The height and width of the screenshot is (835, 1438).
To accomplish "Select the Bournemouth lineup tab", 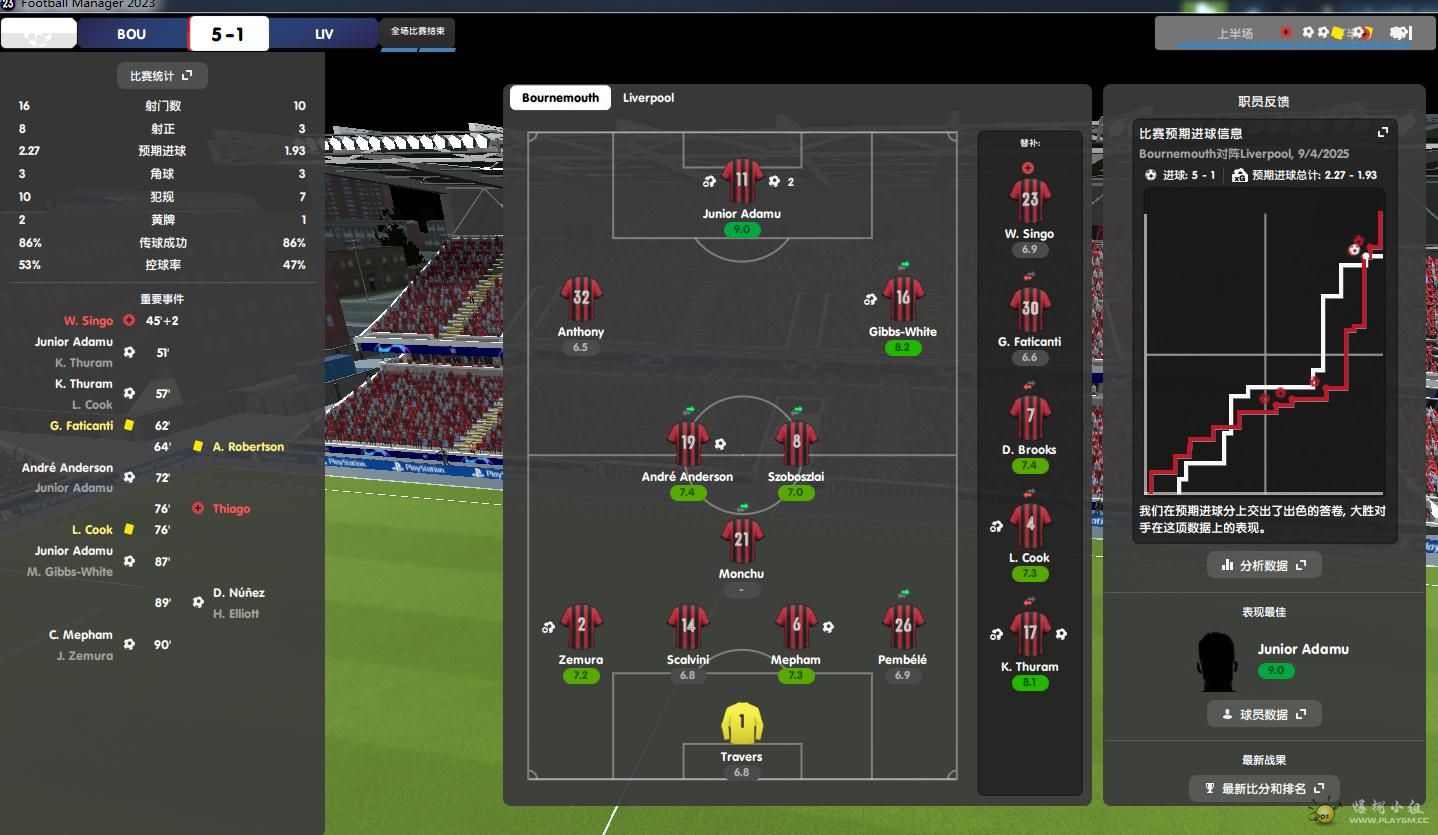I will (560, 98).
